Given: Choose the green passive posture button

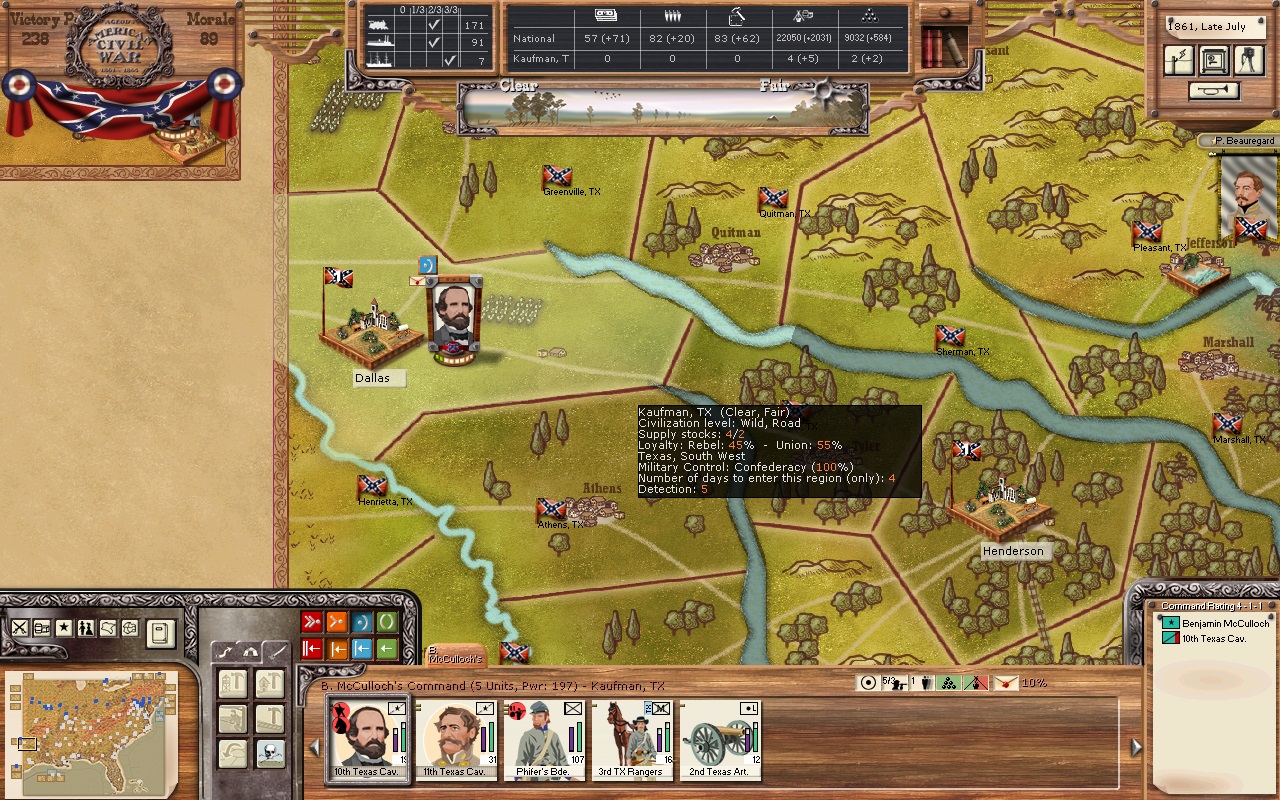Looking at the screenshot, I should [387, 622].
